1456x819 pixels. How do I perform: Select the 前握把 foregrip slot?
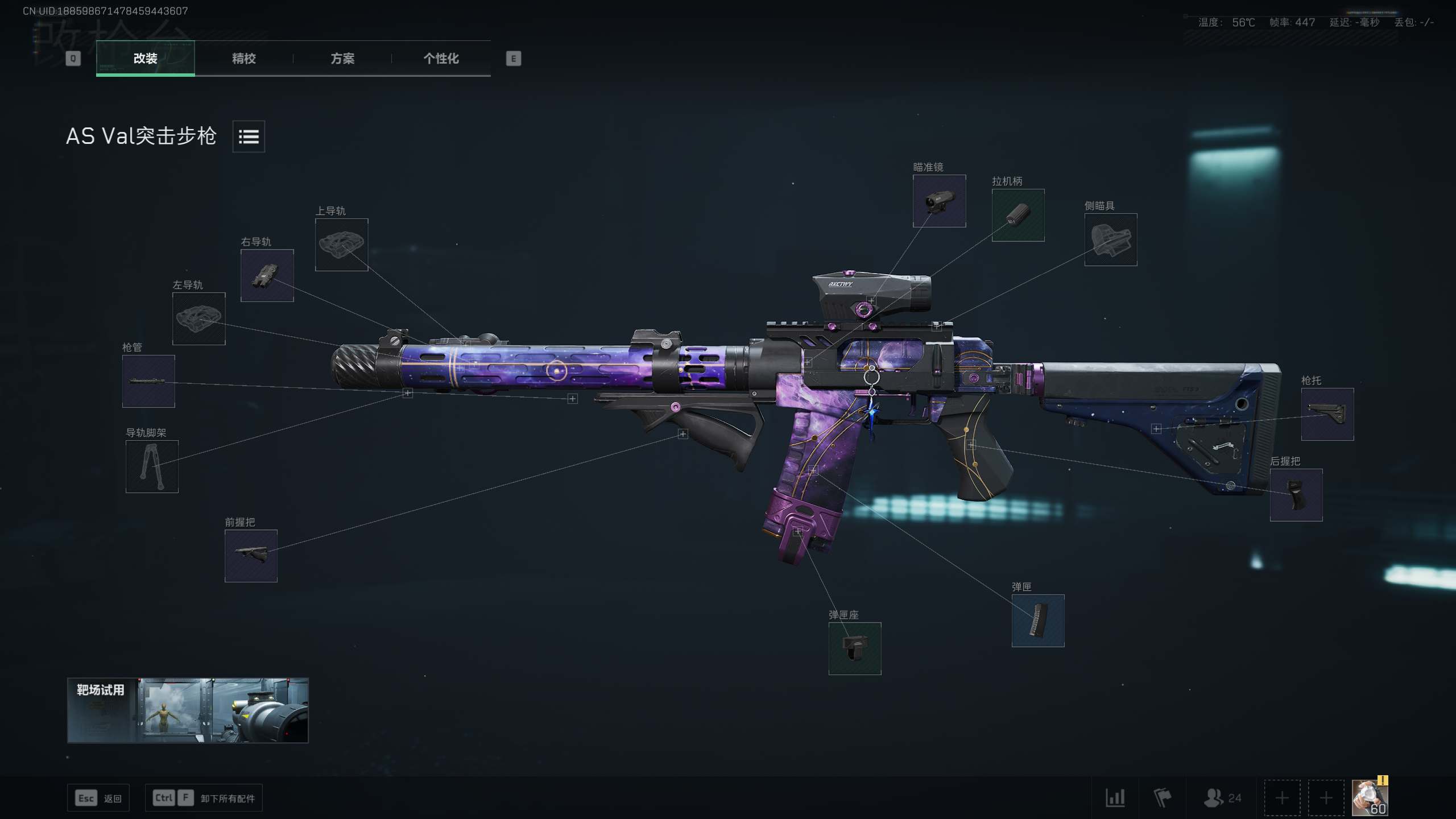tap(251, 556)
